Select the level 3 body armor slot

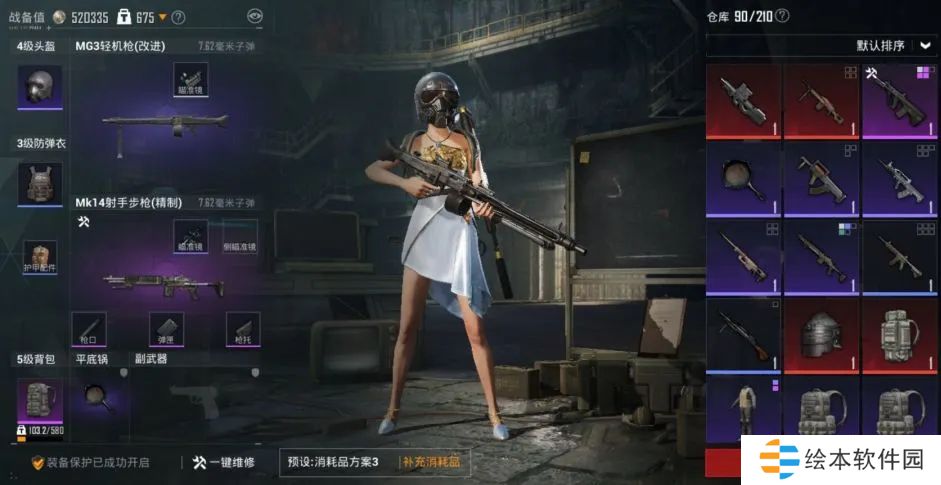tap(40, 185)
